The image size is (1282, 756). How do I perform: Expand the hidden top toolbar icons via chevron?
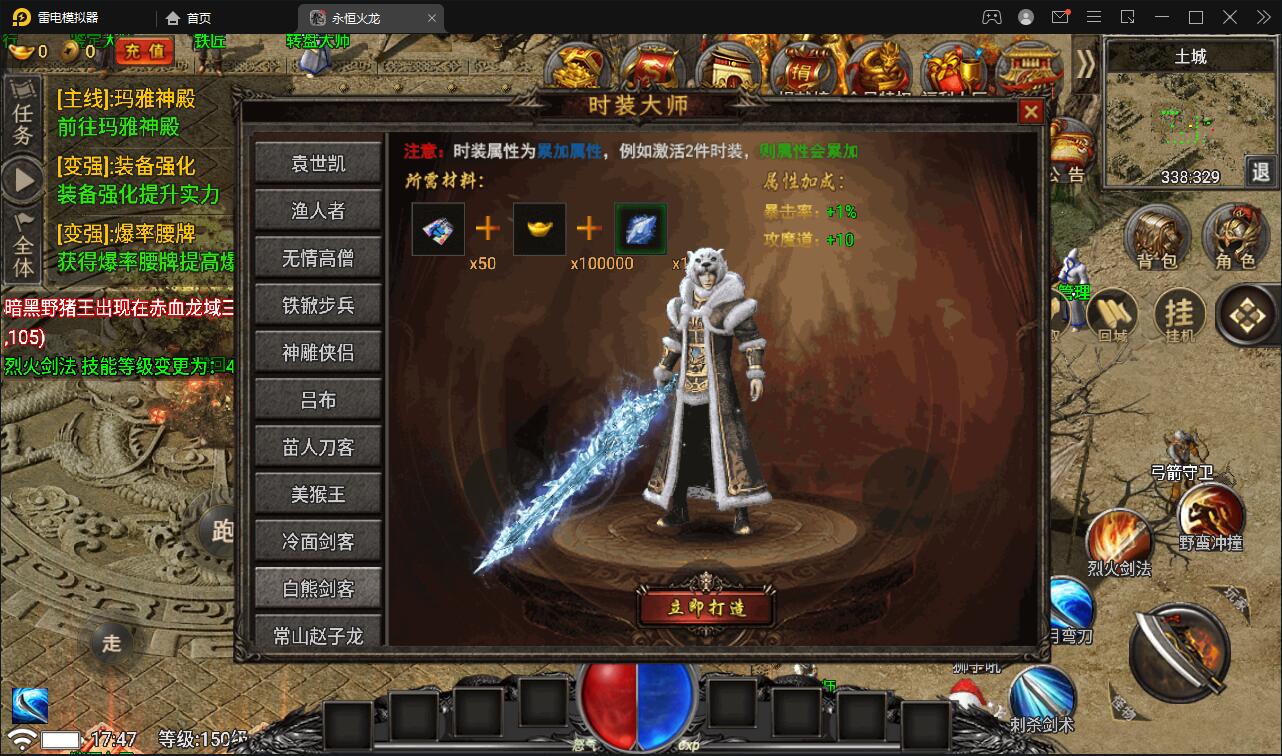(1085, 62)
